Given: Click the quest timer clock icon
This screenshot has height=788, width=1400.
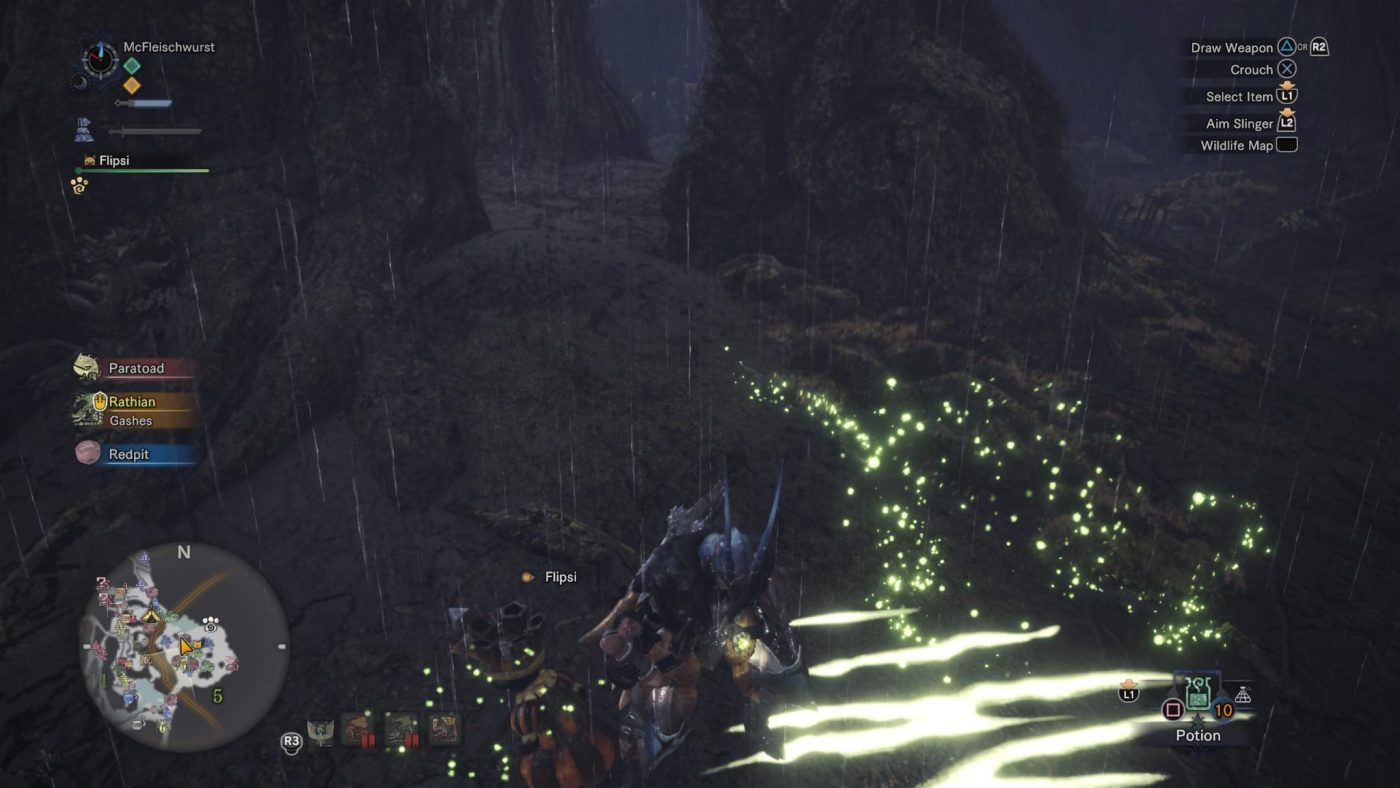Looking at the screenshot, I should click(x=100, y=60).
